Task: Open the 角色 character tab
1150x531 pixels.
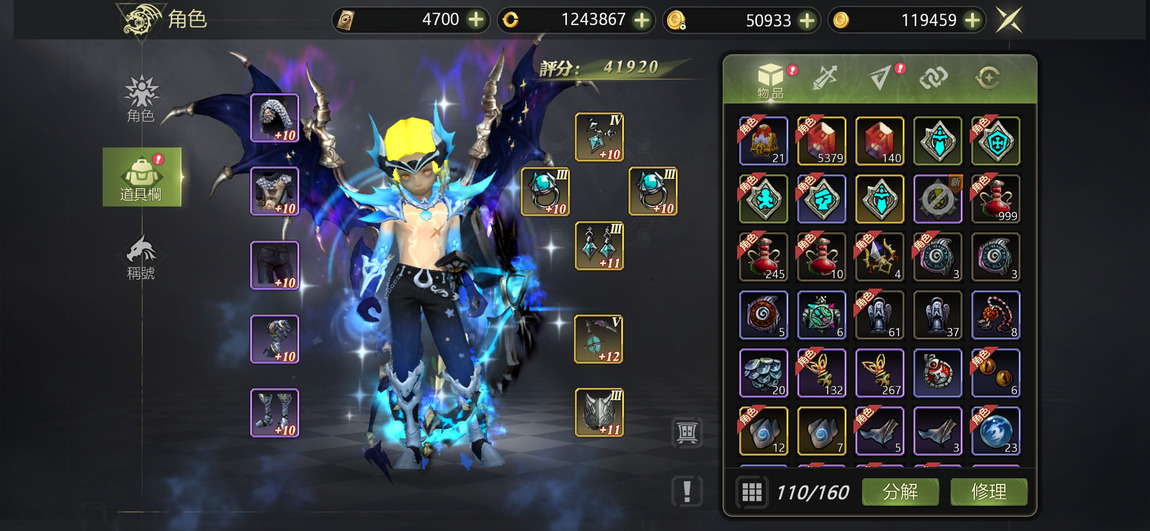Action: pyautogui.click(x=141, y=99)
